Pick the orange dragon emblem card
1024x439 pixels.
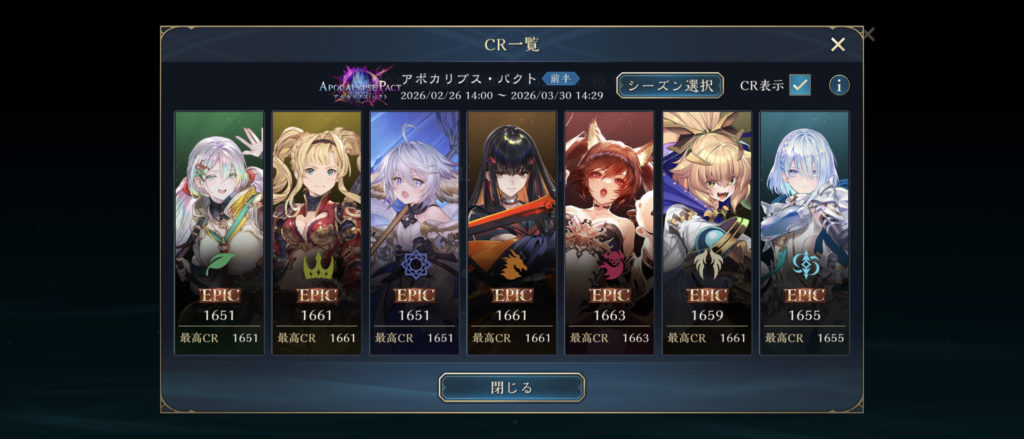tap(512, 232)
